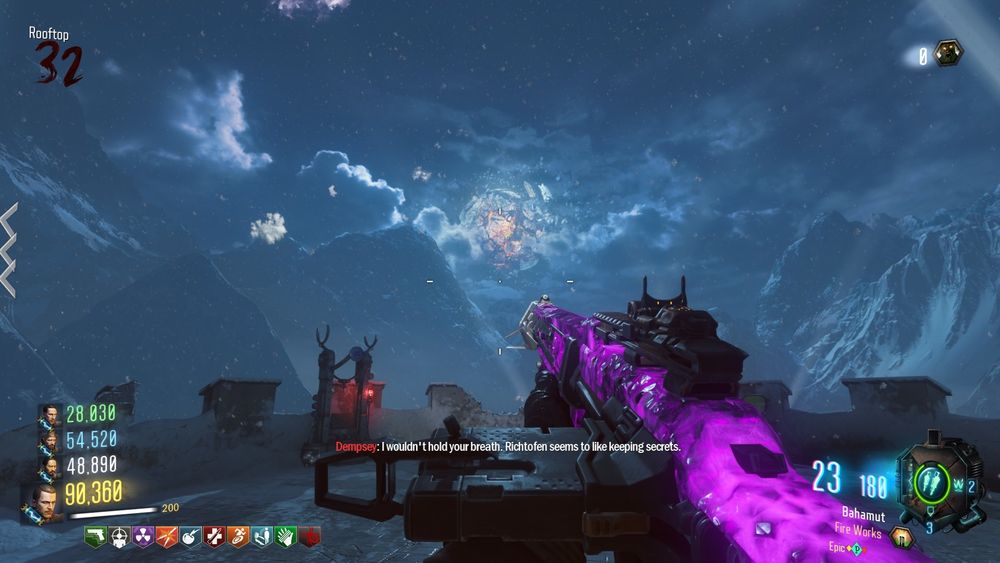Click the hexagonal bear icon beside the zero counter

tap(949, 53)
